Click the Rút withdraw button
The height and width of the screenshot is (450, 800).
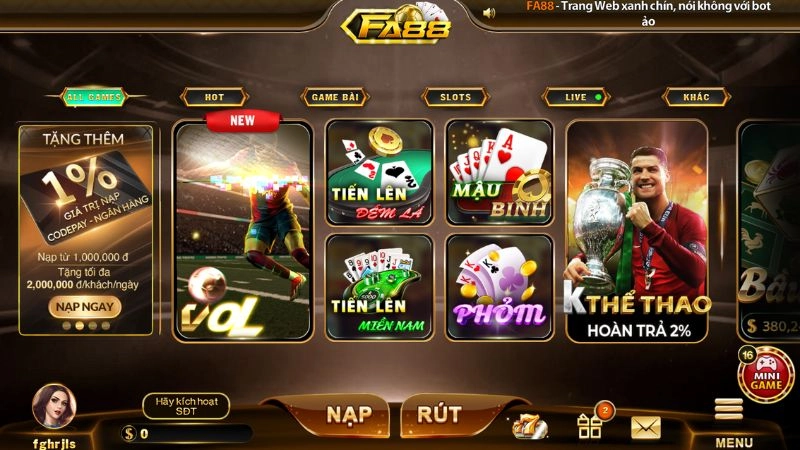439,413
